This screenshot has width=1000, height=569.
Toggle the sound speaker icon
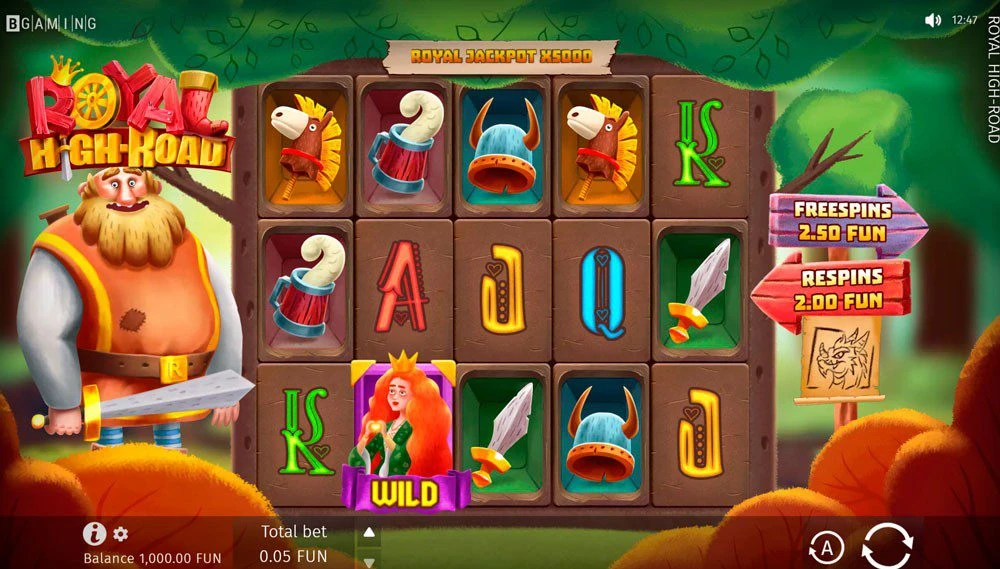click(x=933, y=20)
